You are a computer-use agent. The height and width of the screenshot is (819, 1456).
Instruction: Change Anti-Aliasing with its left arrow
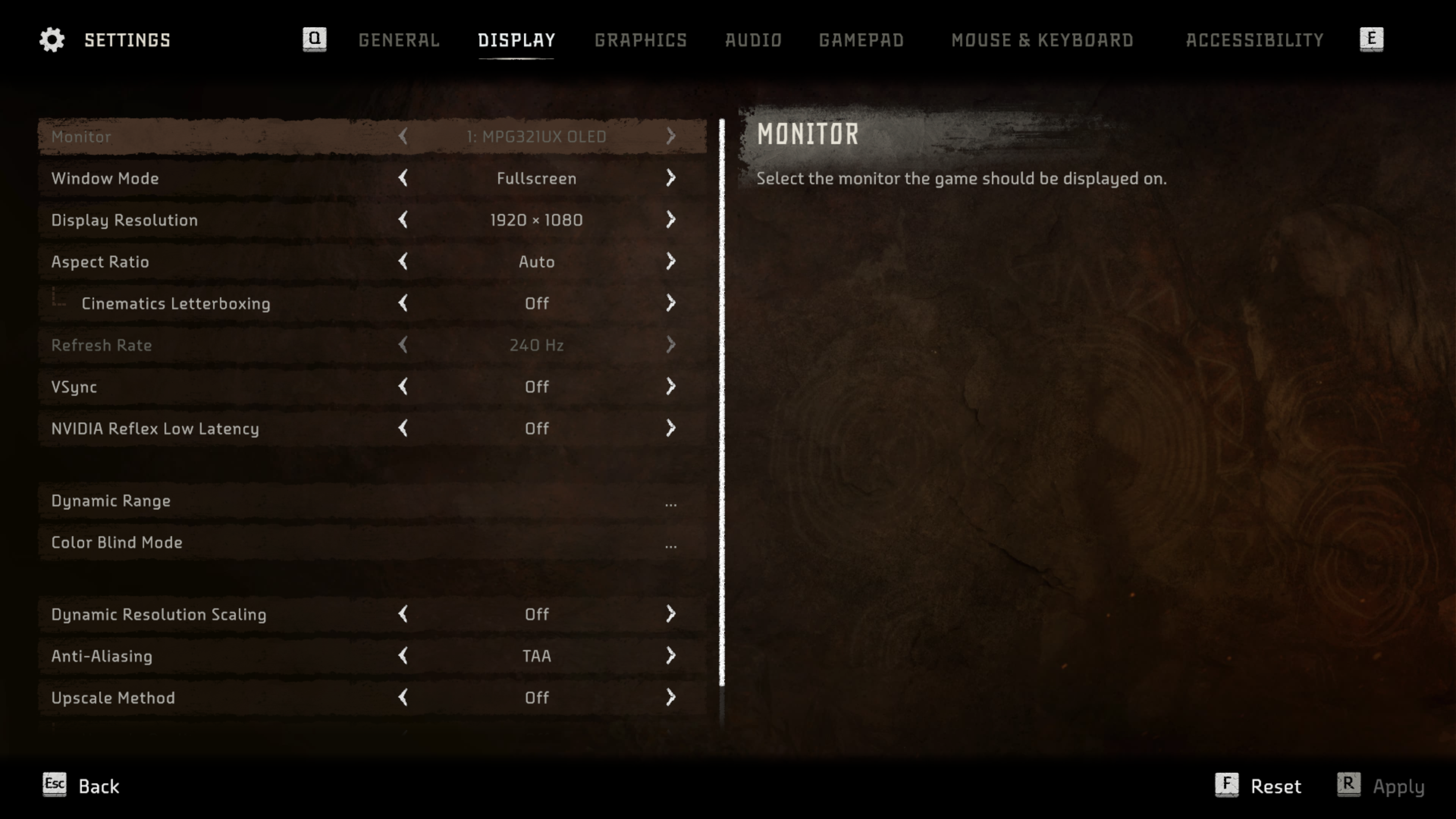click(x=403, y=656)
